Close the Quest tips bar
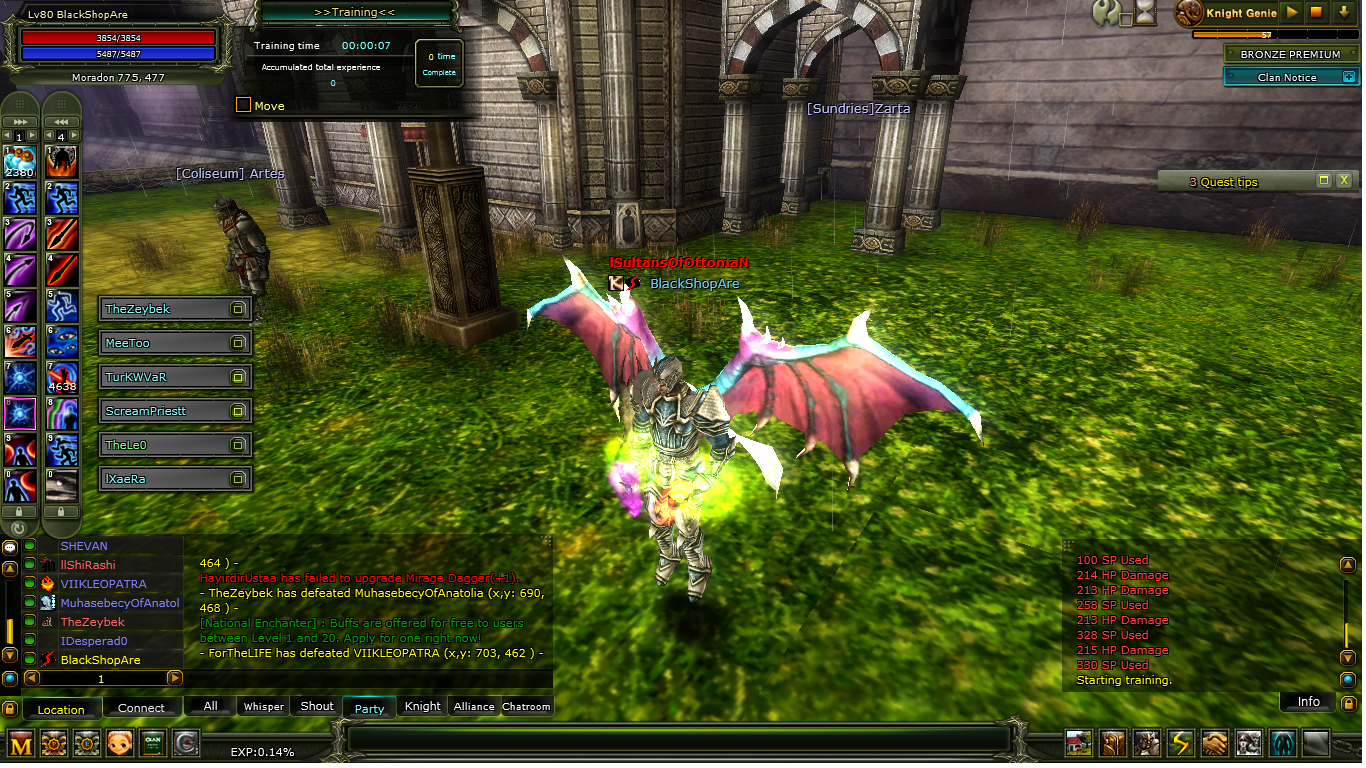 click(x=1343, y=181)
